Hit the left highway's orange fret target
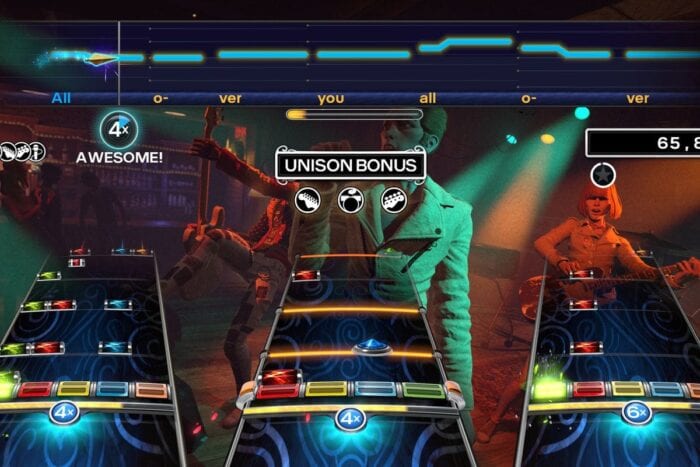700x467 pixels. (151, 389)
